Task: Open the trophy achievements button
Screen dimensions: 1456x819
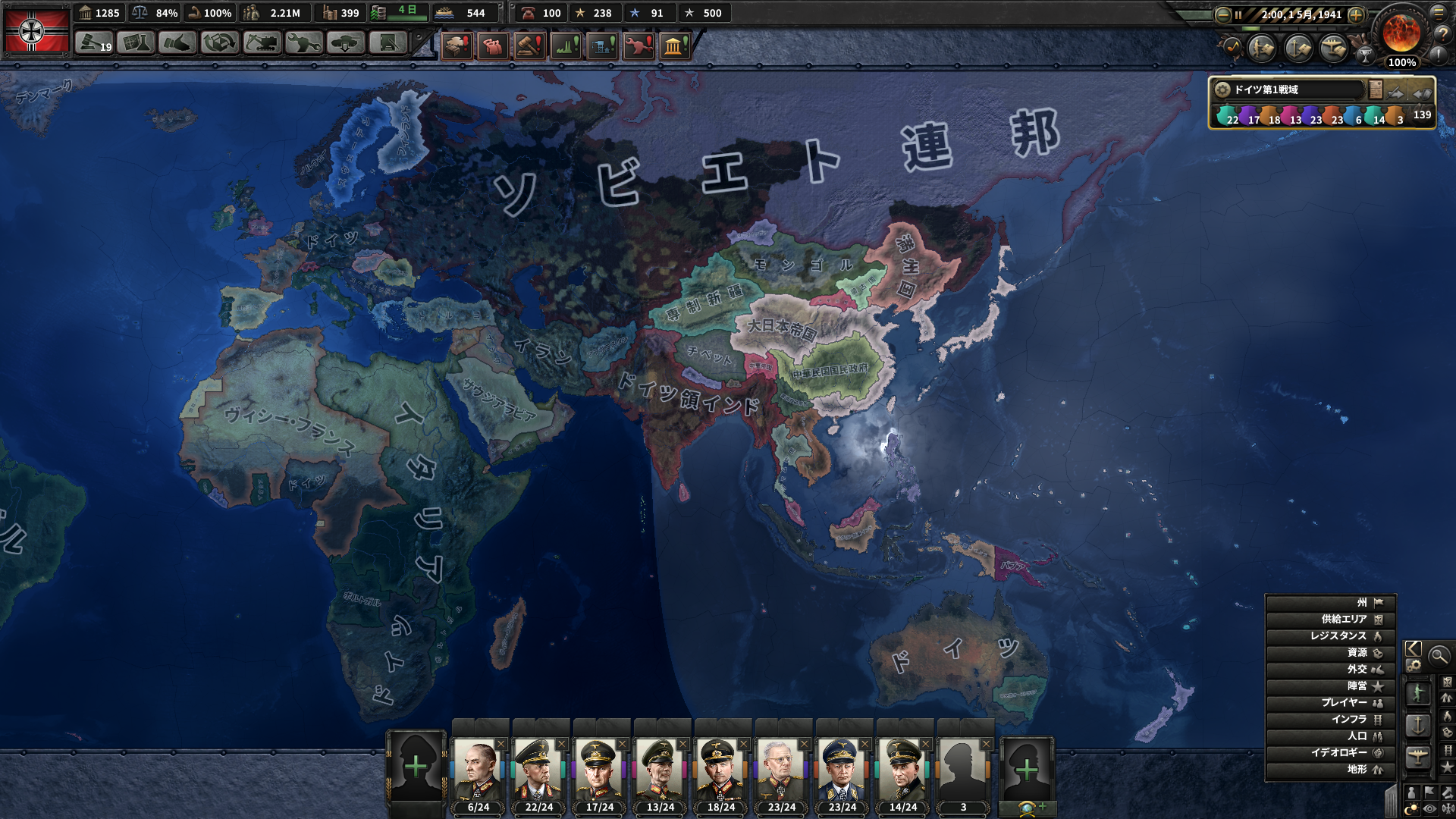Action: click(x=1365, y=55)
